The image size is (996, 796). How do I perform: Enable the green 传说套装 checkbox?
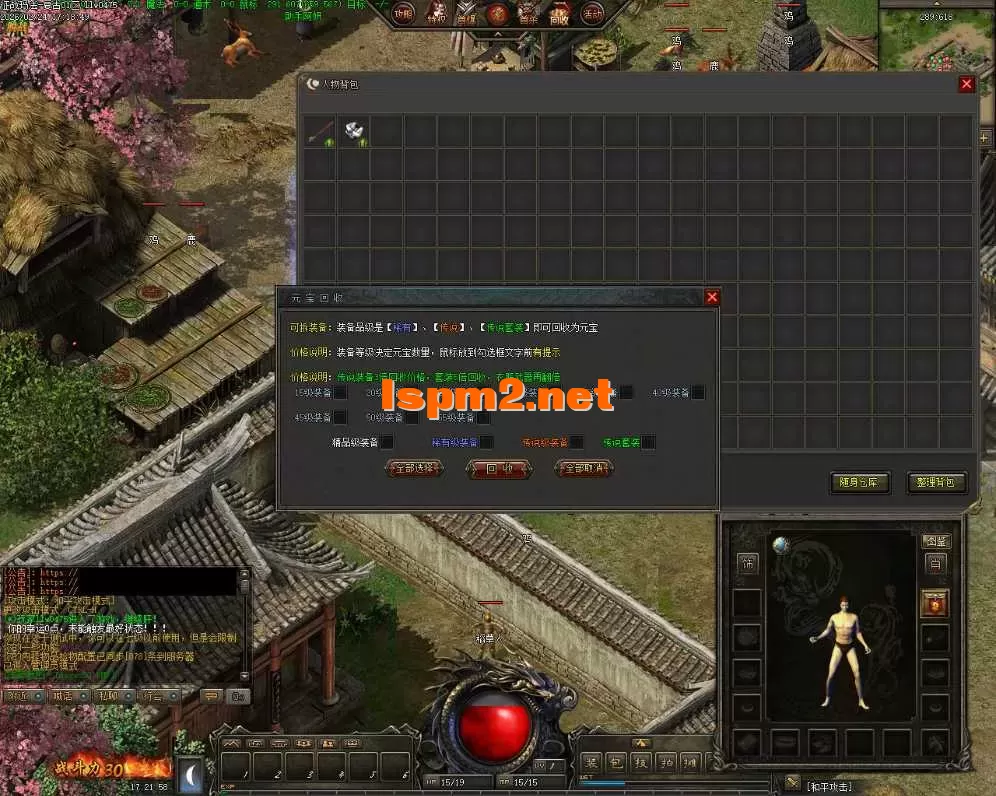(x=648, y=442)
